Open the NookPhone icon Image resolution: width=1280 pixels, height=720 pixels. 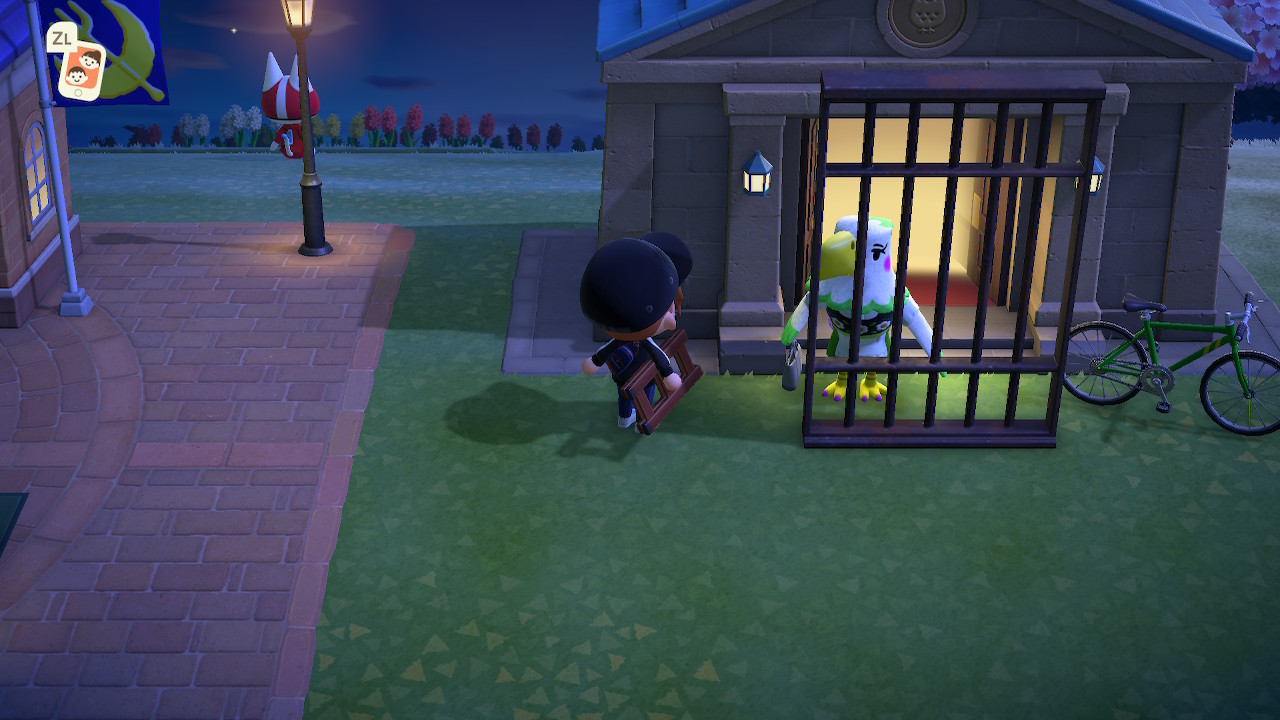[81, 69]
